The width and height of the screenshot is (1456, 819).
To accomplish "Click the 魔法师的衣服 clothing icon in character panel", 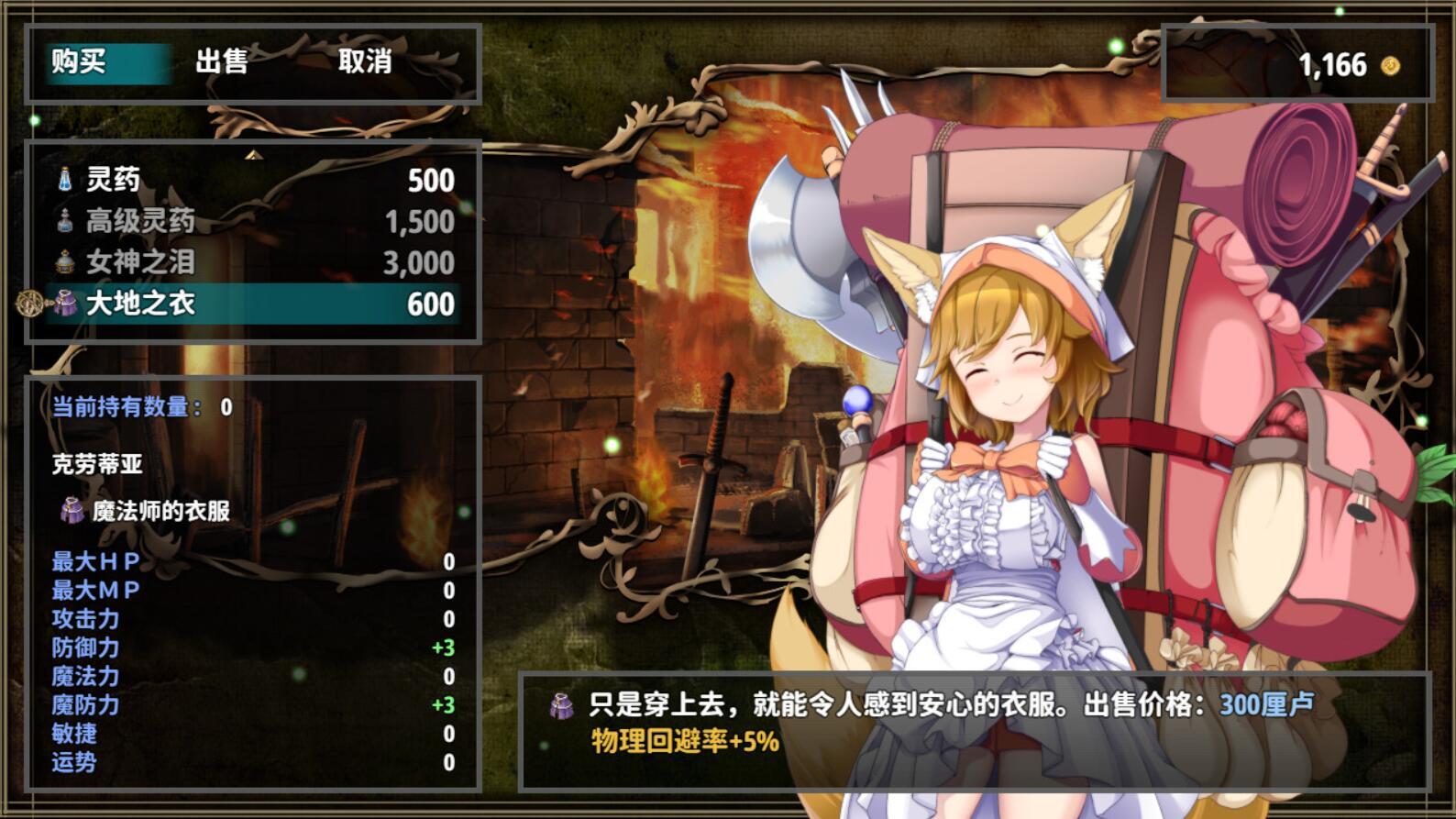I will [x=72, y=512].
